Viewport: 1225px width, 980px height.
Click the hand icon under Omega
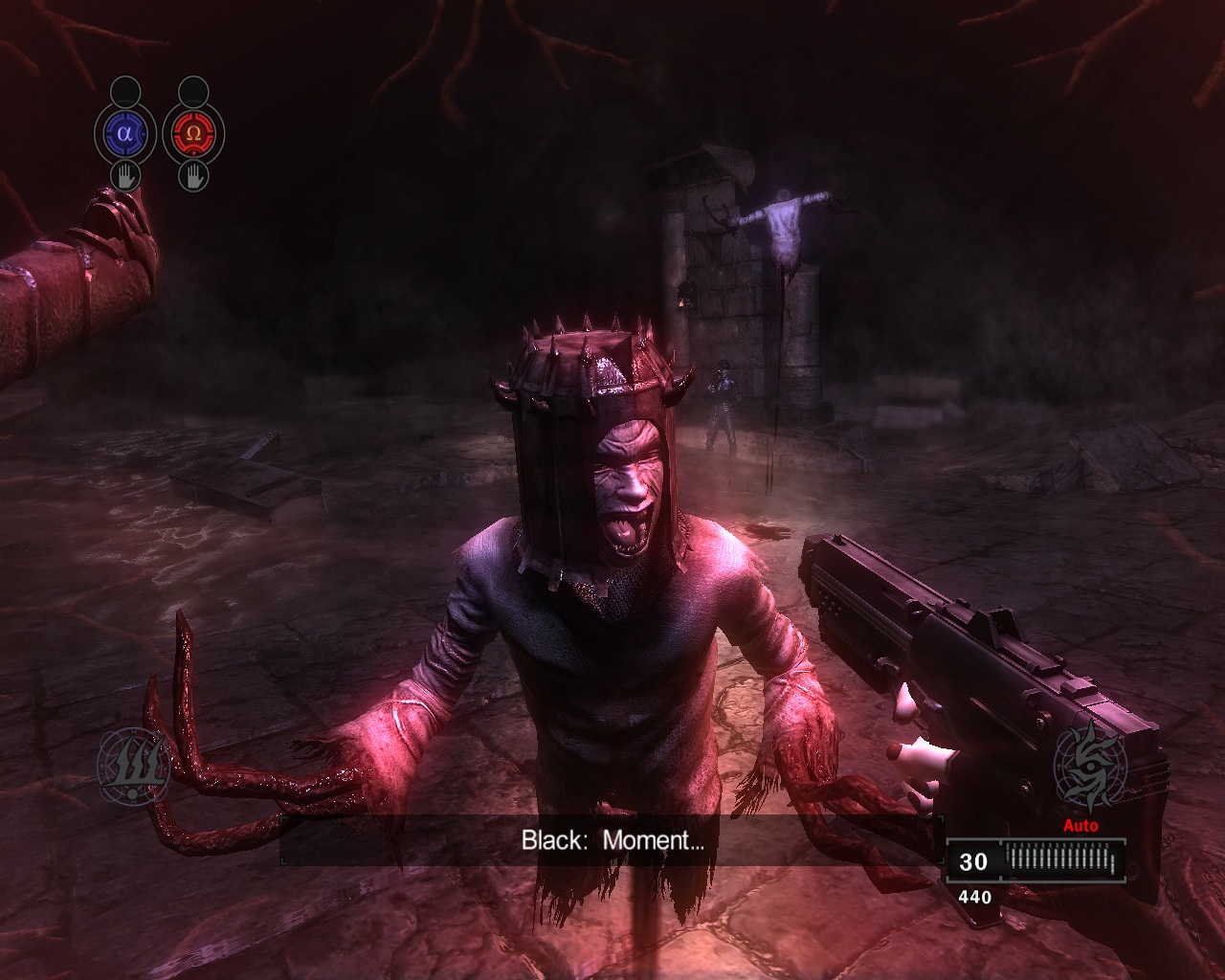pos(193,176)
